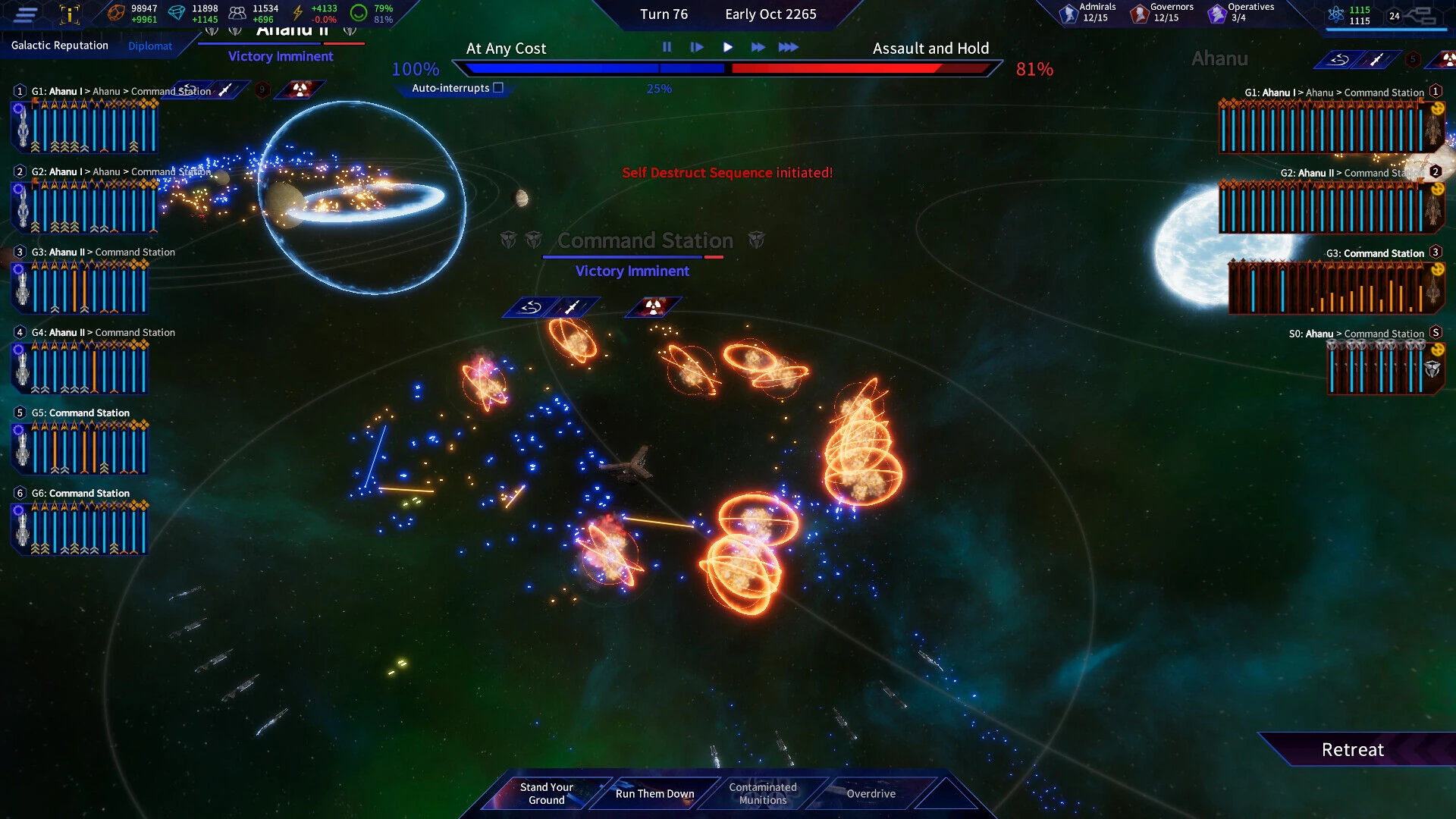The height and width of the screenshot is (819, 1456).
Task: Select the Contaminated Munitions tactic
Action: pyautogui.click(x=763, y=793)
